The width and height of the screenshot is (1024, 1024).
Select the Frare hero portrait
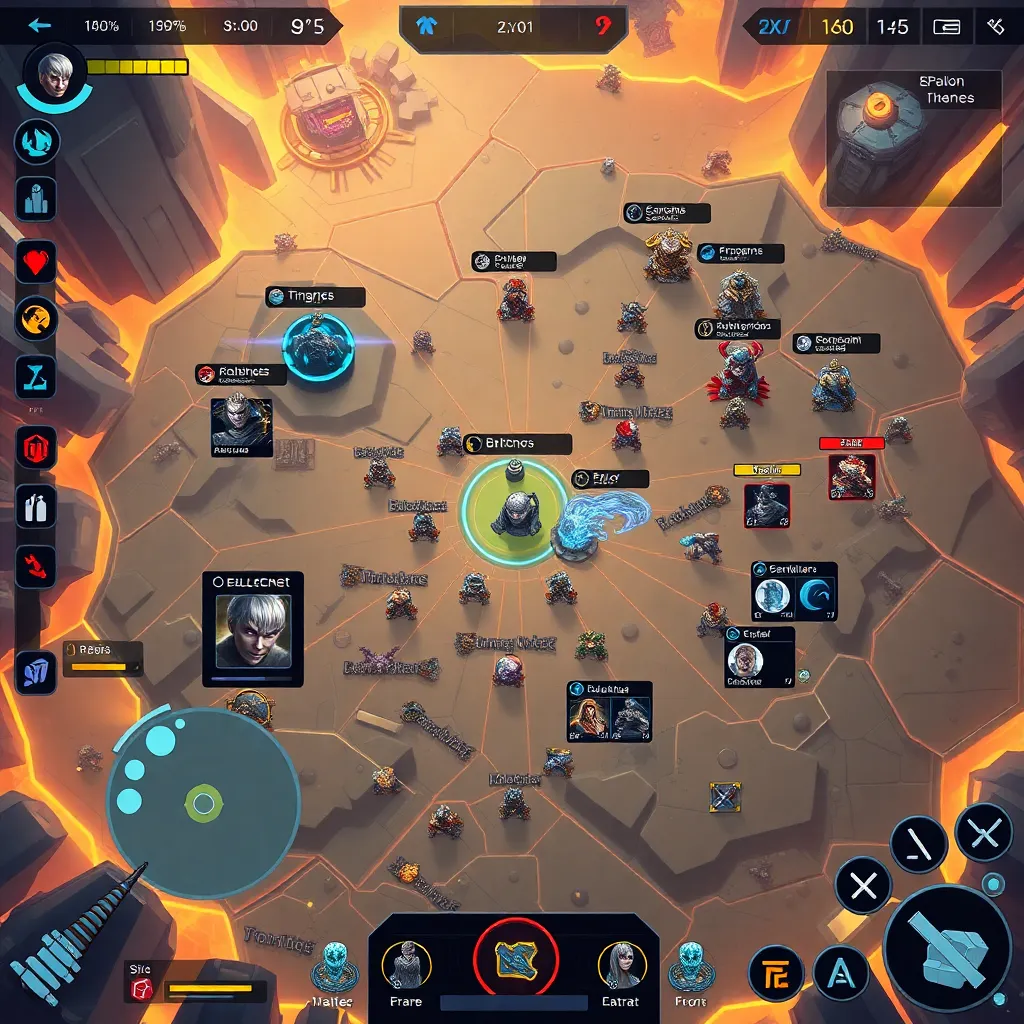(x=407, y=967)
